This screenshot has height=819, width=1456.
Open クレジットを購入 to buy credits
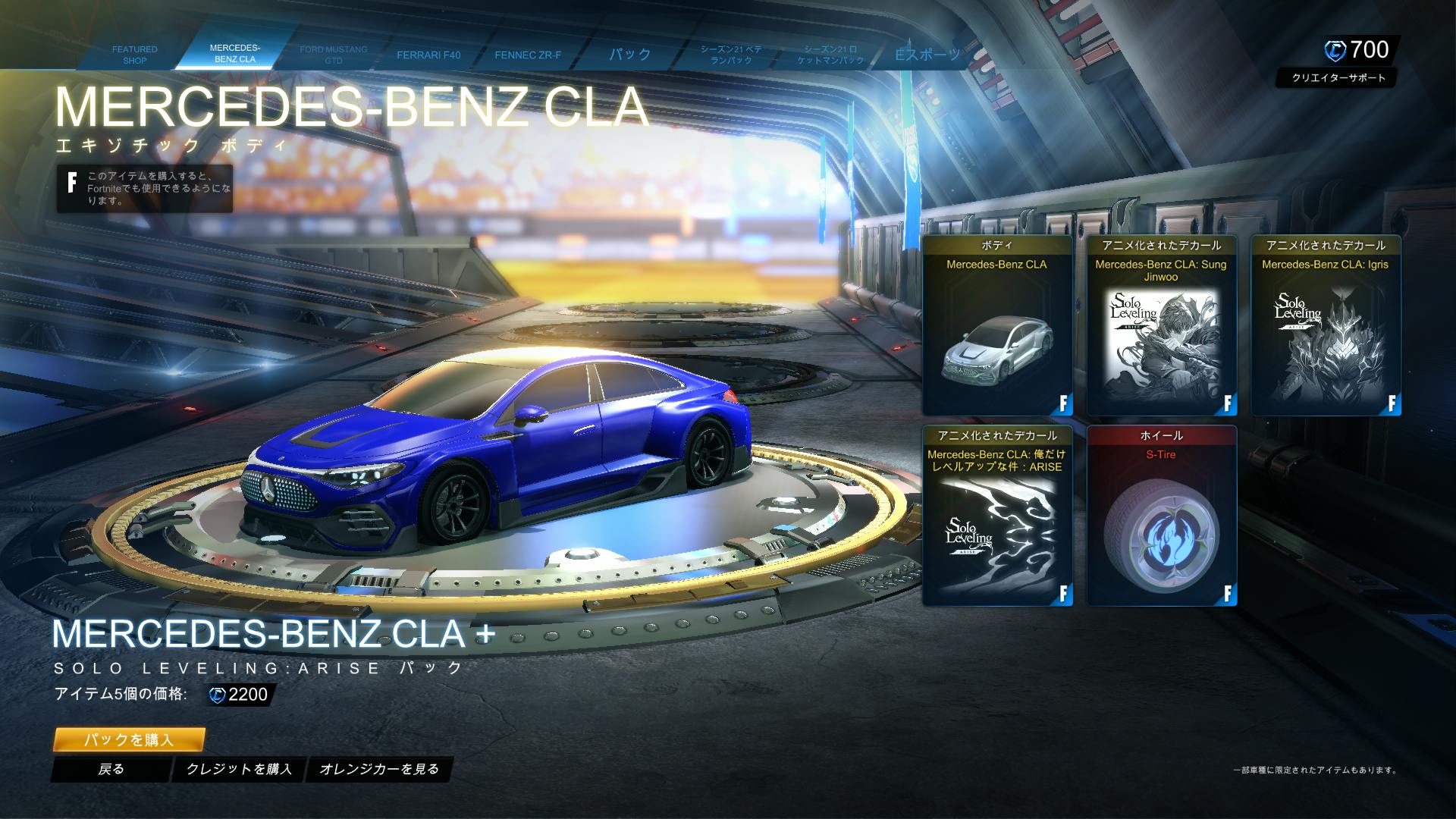[239, 769]
